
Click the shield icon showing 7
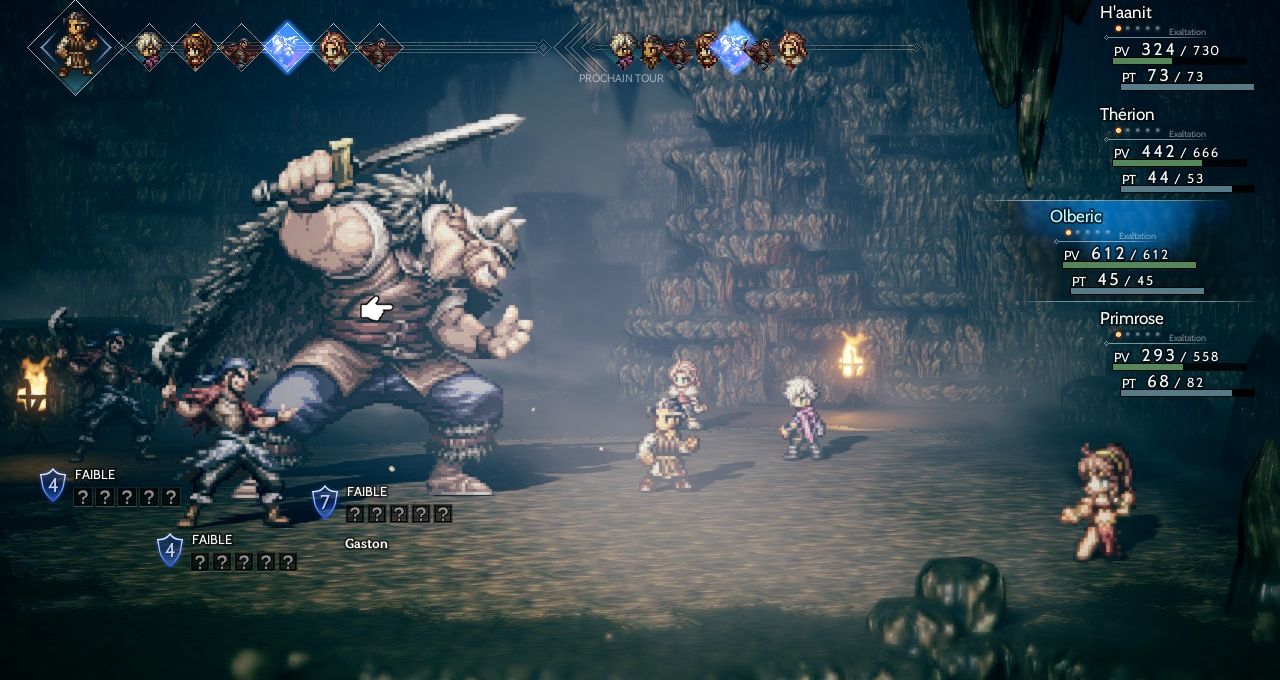[x=325, y=502]
